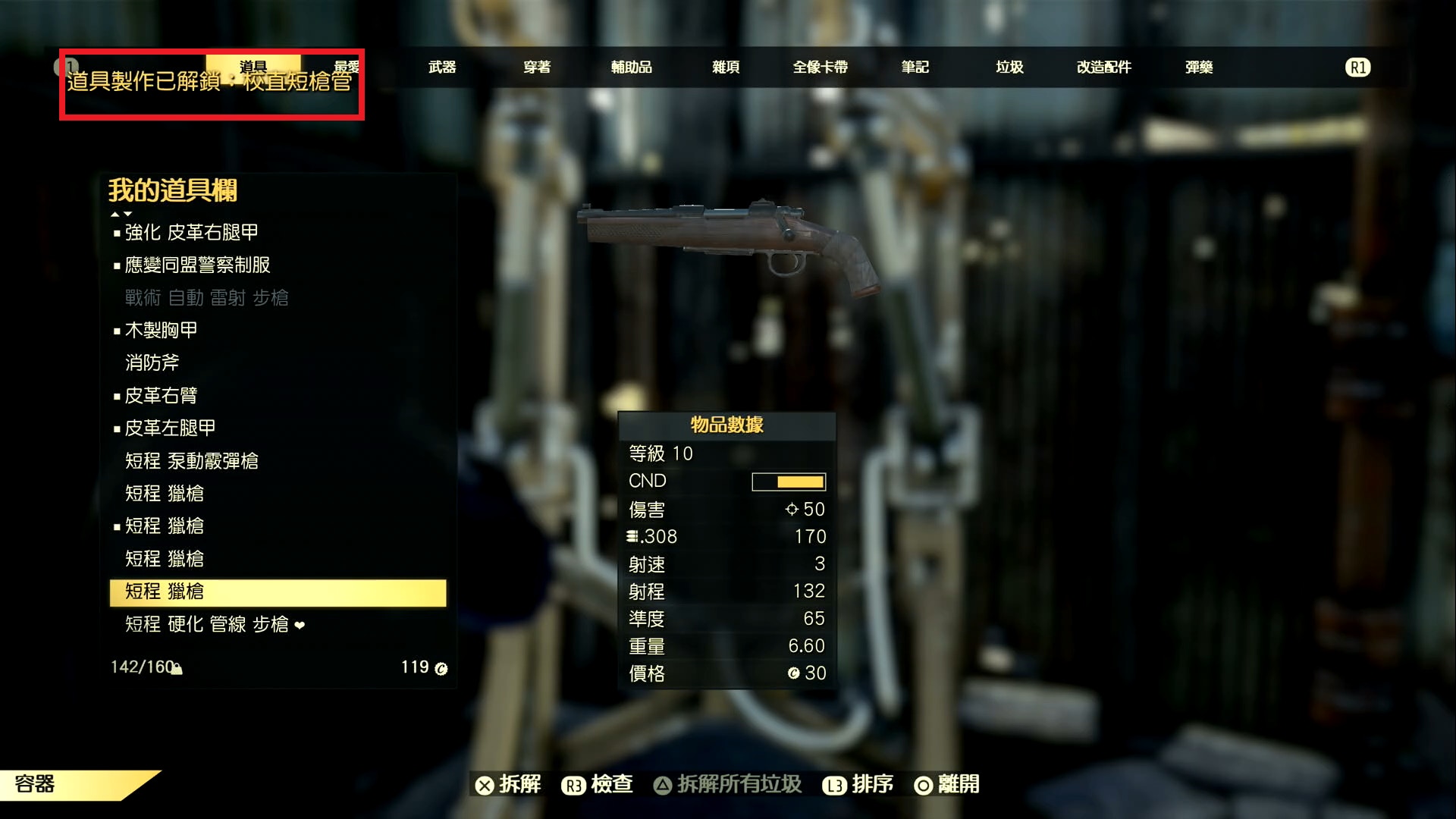
Task: Switch to the 全像卡帶 tab
Action: click(x=820, y=67)
